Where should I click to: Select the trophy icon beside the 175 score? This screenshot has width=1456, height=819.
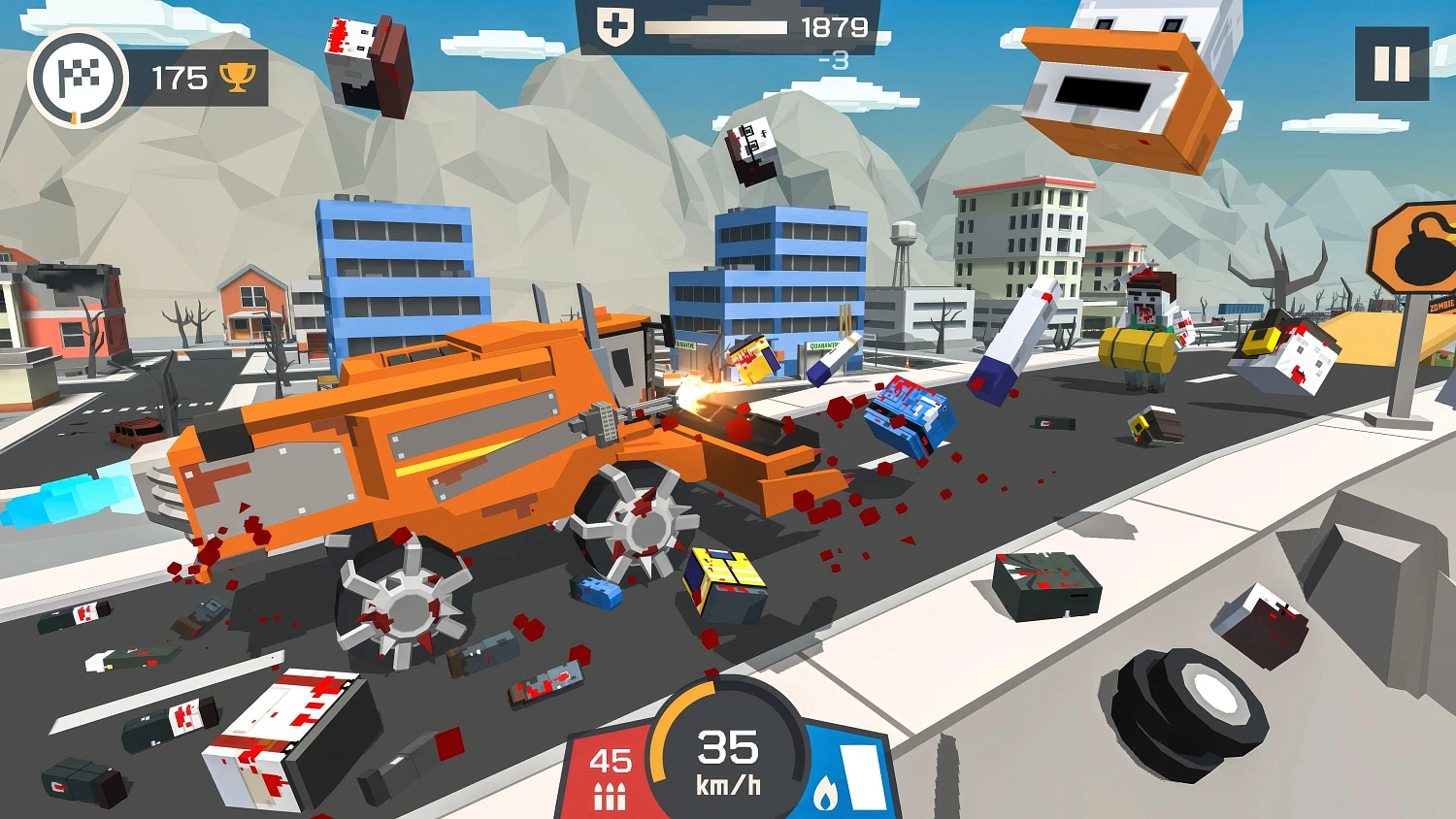click(x=238, y=77)
